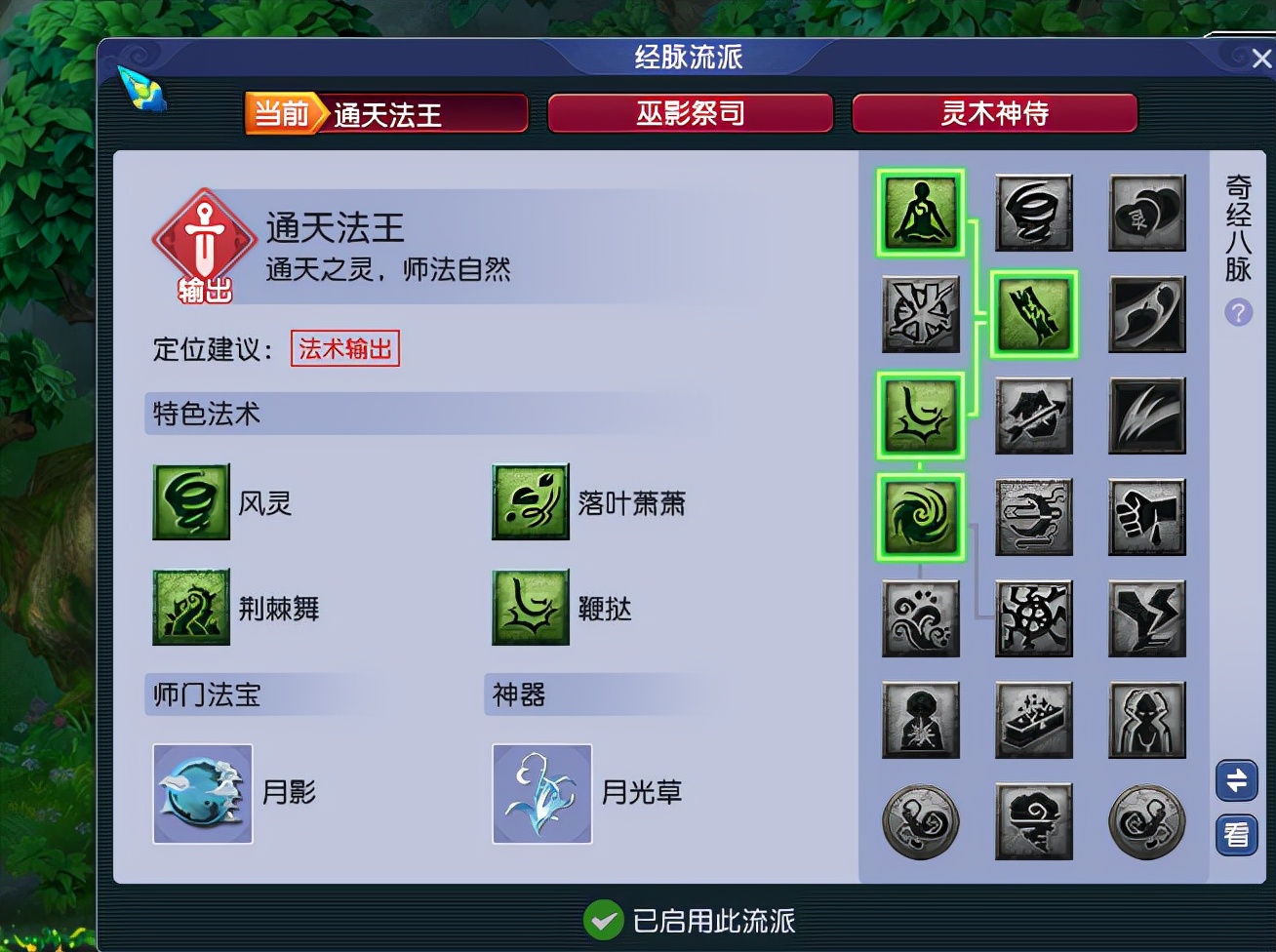
Task: Open the blue switch arrows button
Action: [x=1236, y=780]
